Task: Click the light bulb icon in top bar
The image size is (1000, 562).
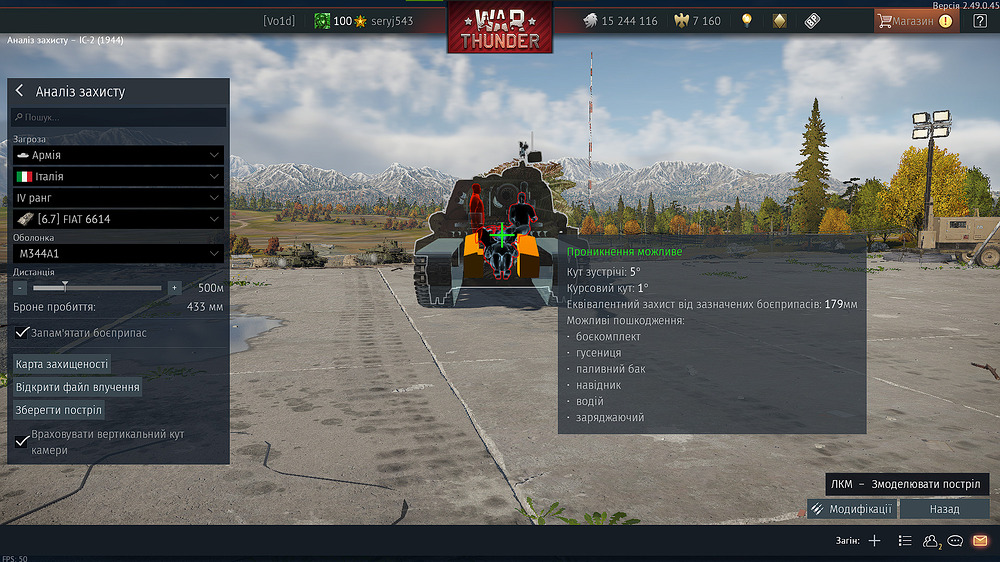Action: tap(746, 21)
